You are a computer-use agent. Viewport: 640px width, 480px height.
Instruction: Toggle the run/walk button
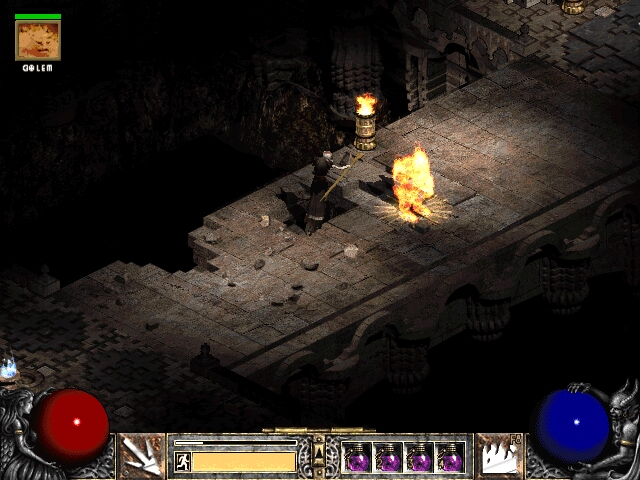[183, 461]
